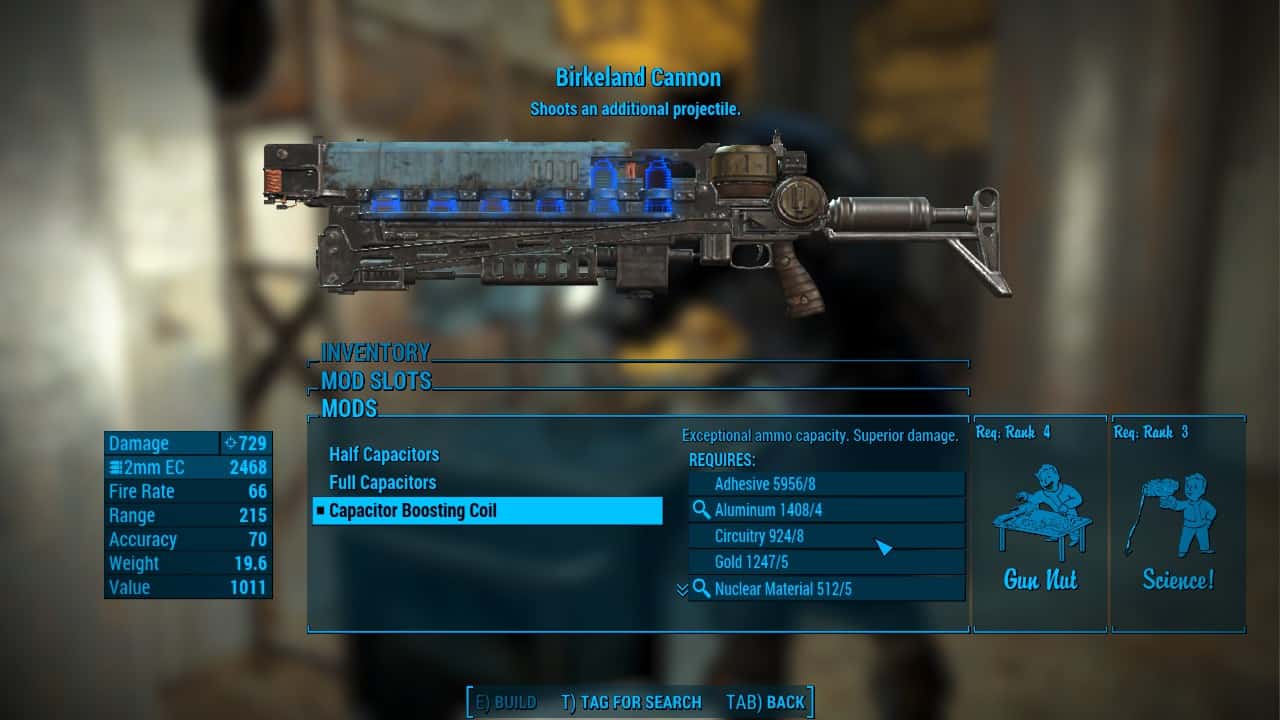Select the Half Capacitors mod
Image resolution: width=1280 pixels, height=720 pixels.
coord(384,455)
